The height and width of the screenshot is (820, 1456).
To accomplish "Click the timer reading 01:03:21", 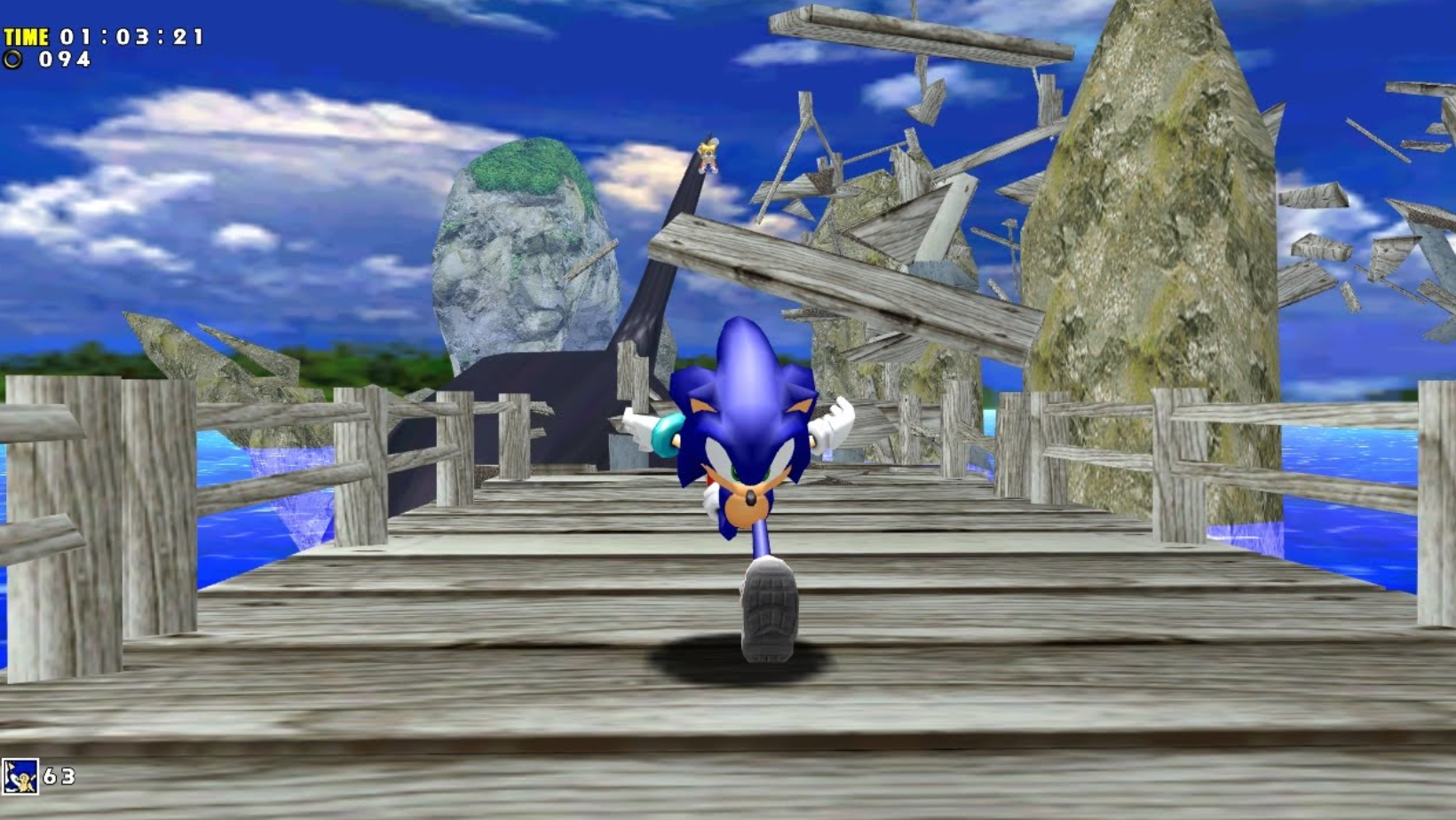I will tap(131, 37).
